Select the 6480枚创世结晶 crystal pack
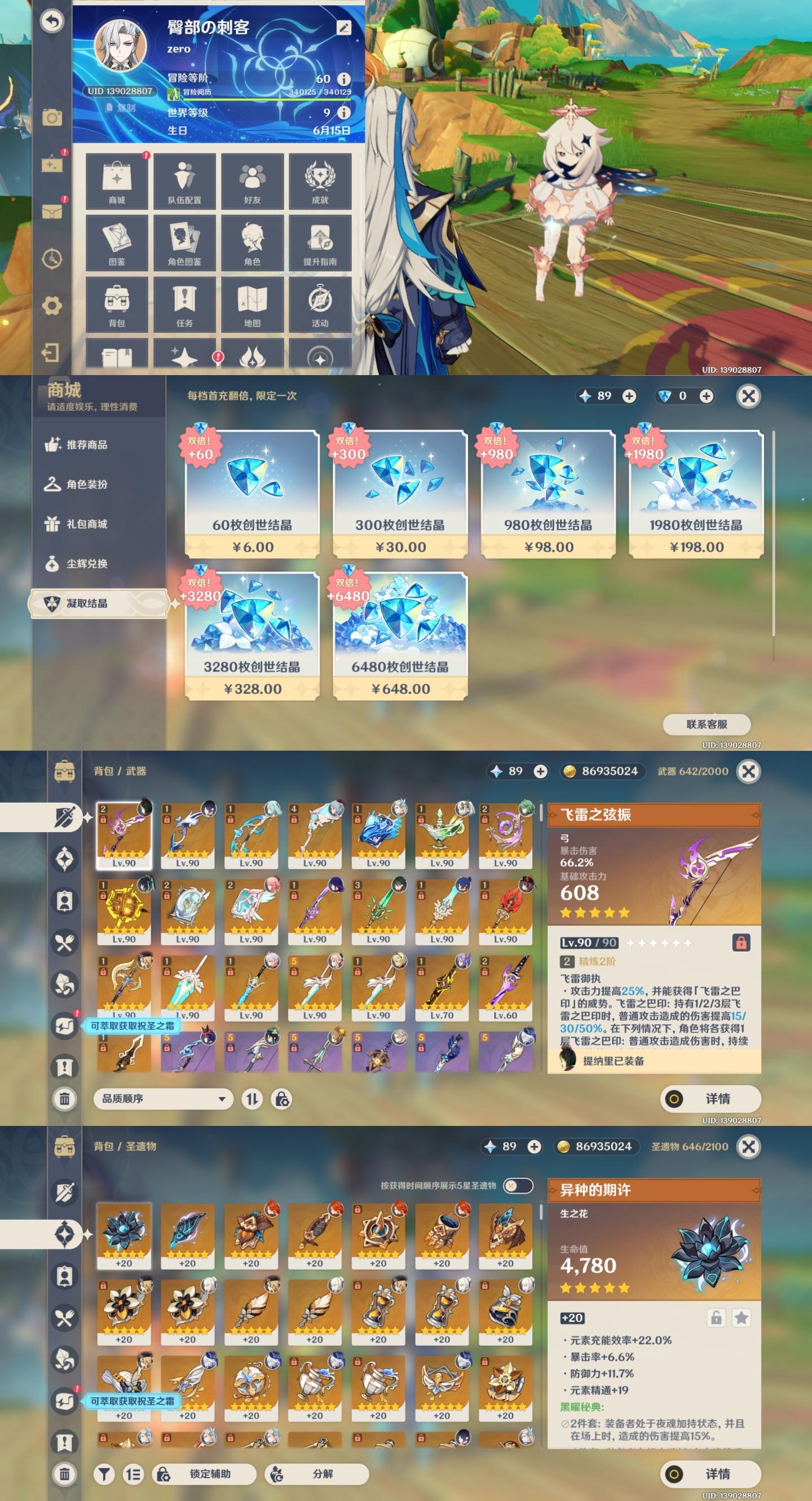The height and width of the screenshot is (1501, 812). tap(400, 636)
